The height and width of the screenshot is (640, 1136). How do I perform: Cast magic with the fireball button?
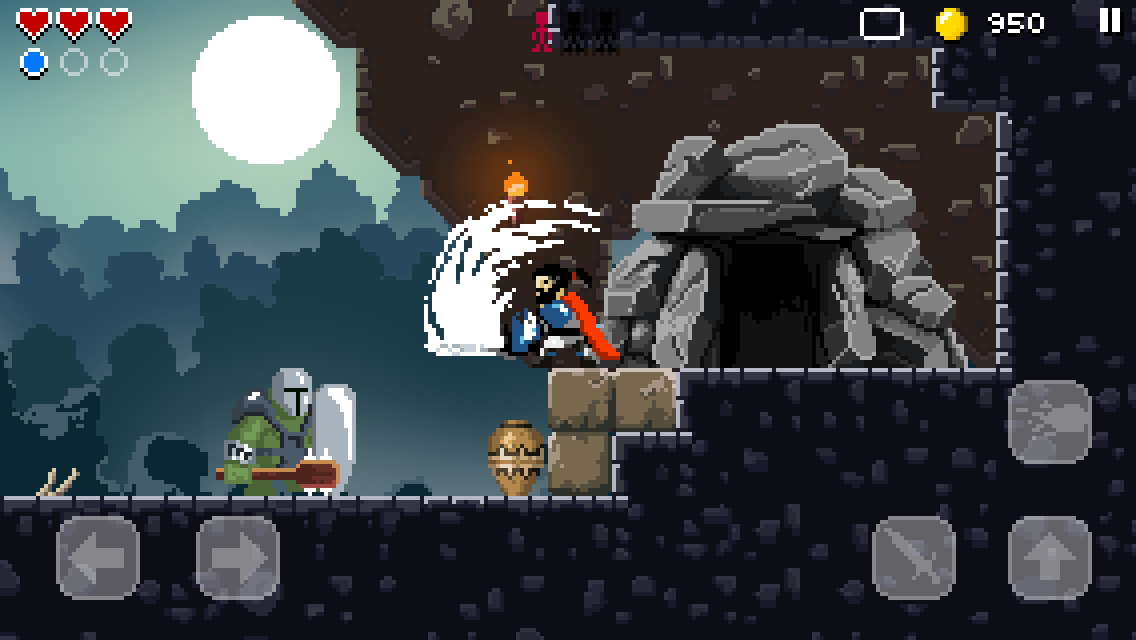[1049, 421]
